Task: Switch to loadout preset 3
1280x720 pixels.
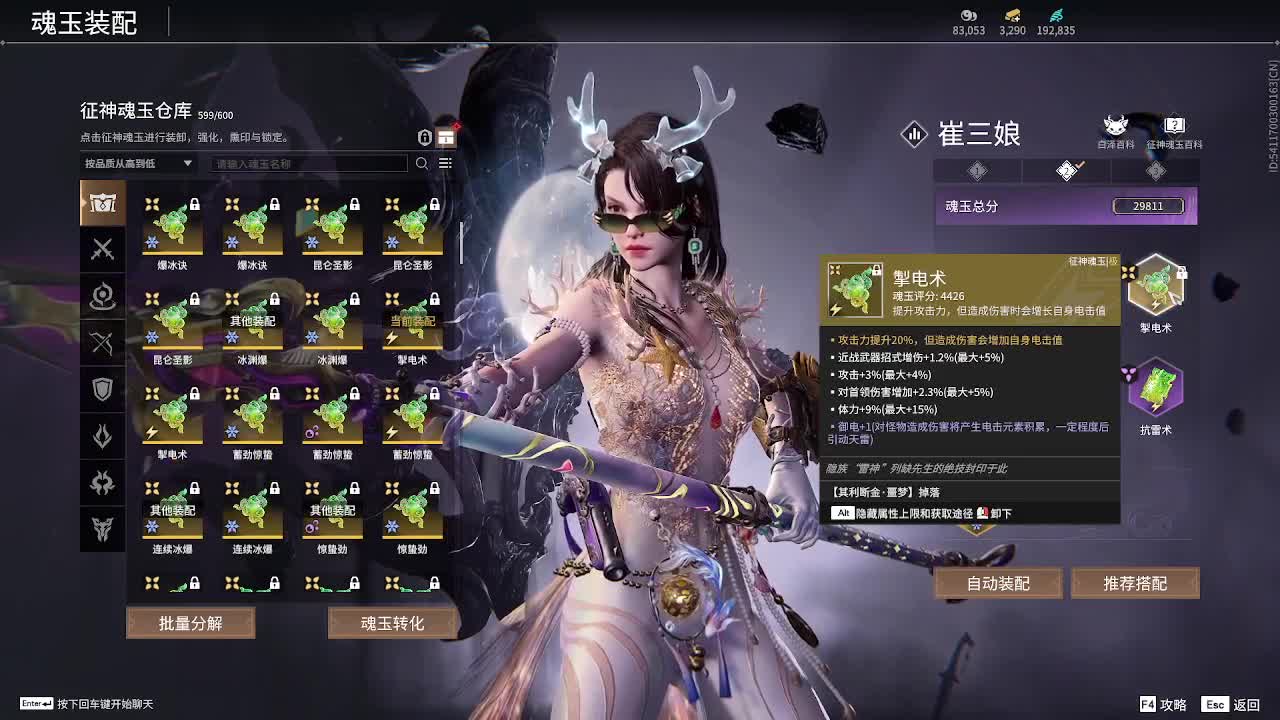Action: pyautogui.click(x=1155, y=171)
